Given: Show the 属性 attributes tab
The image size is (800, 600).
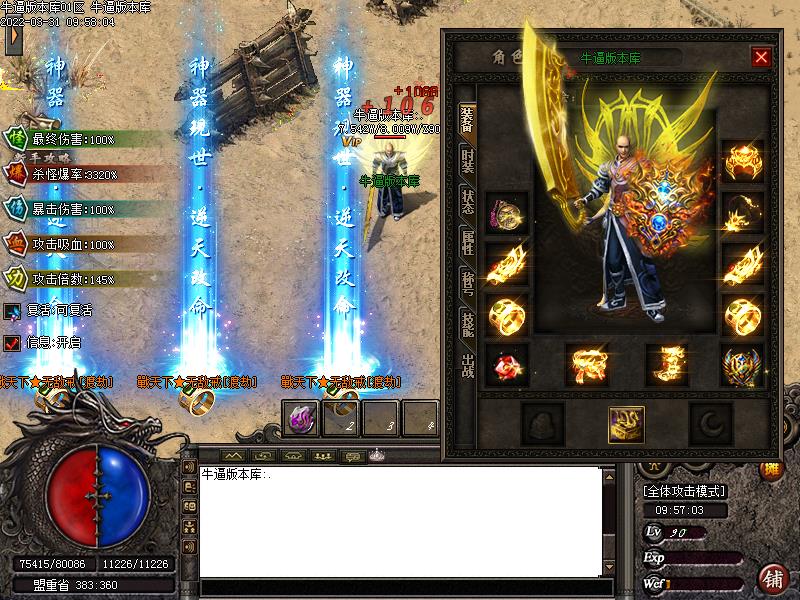Looking at the screenshot, I should [x=467, y=240].
